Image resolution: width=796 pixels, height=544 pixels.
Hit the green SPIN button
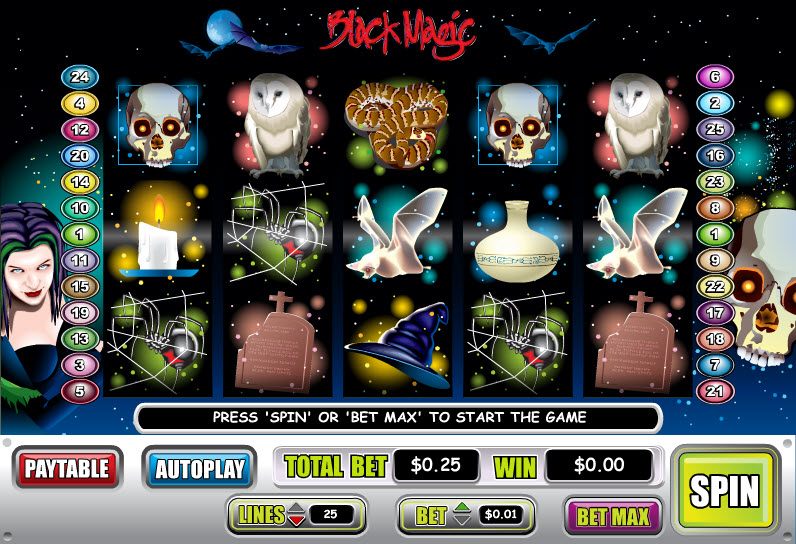click(726, 490)
